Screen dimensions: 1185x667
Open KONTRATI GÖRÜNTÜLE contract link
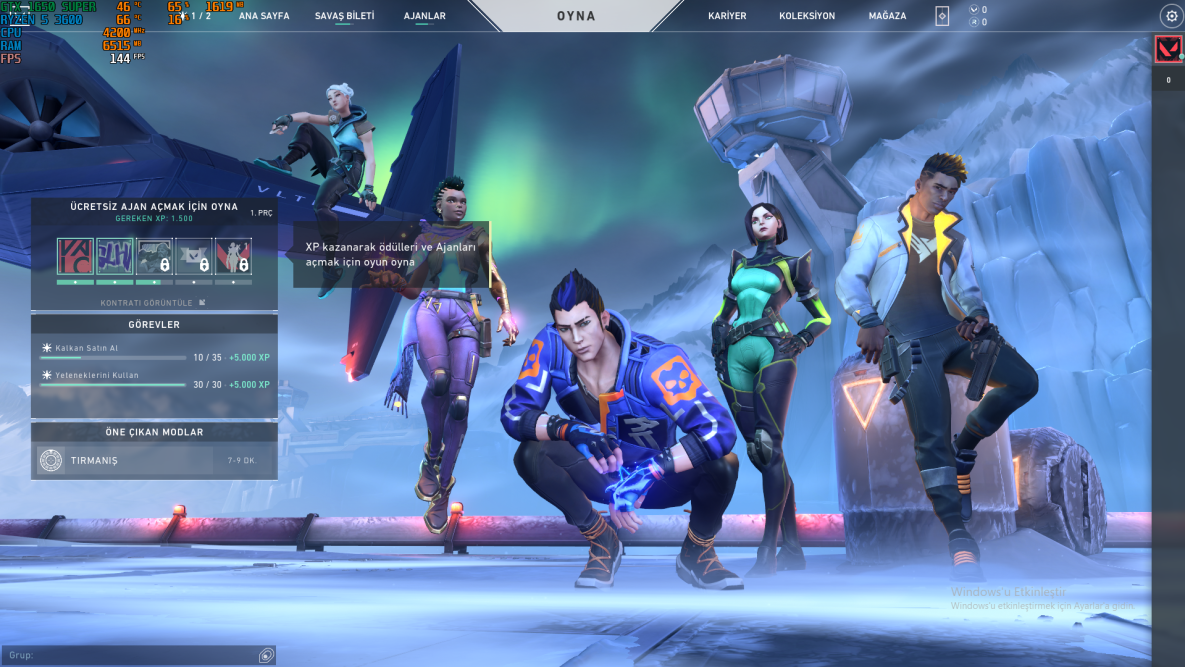153,302
